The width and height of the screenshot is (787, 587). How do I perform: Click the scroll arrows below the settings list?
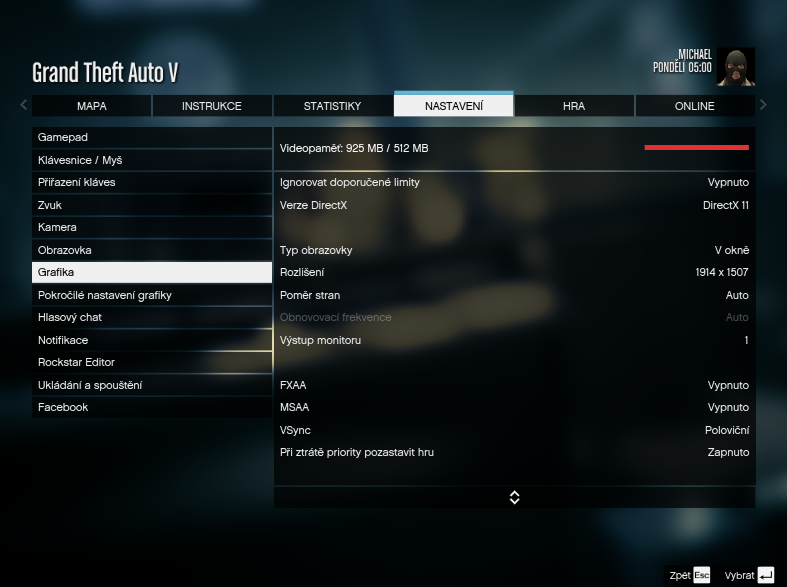[x=514, y=497]
